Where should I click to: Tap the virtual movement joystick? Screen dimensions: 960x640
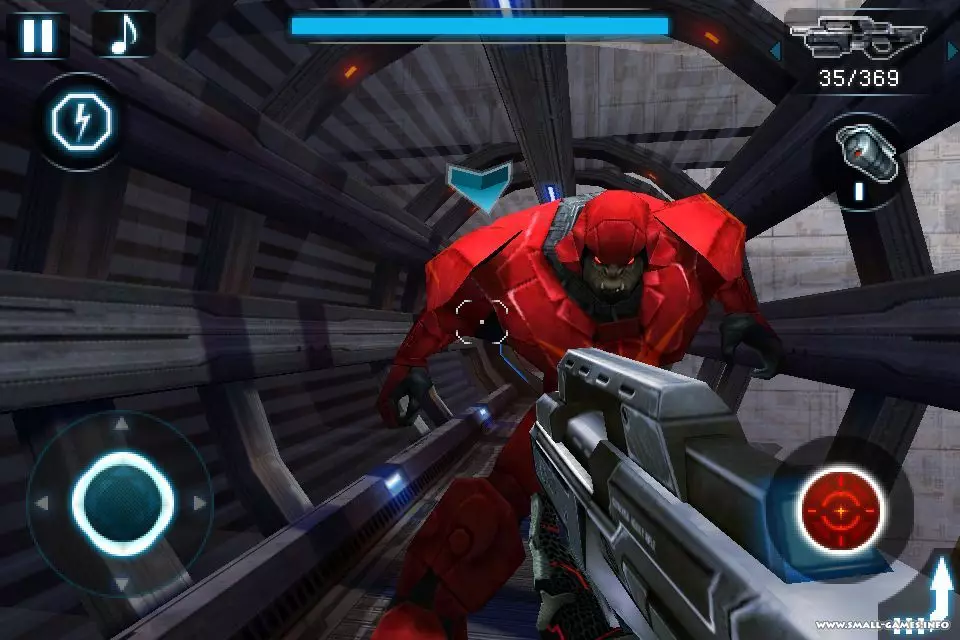coord(122,500)
